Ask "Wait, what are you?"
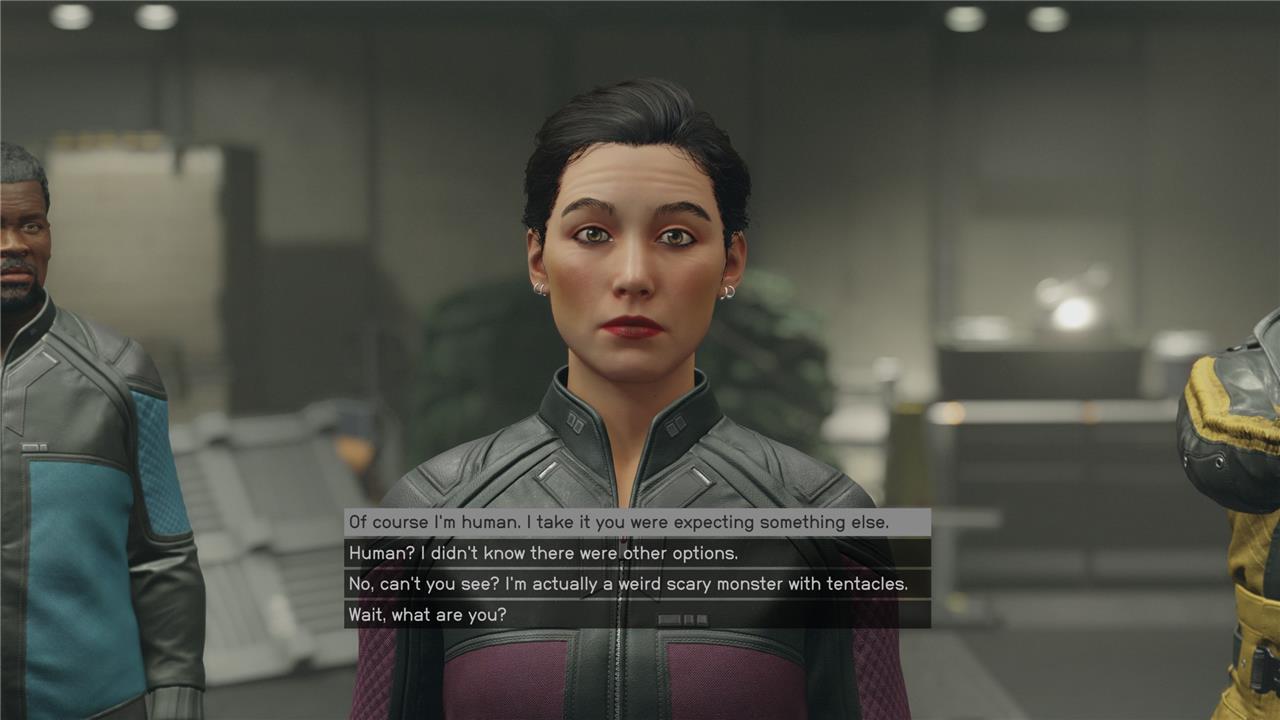 (427, 614)
